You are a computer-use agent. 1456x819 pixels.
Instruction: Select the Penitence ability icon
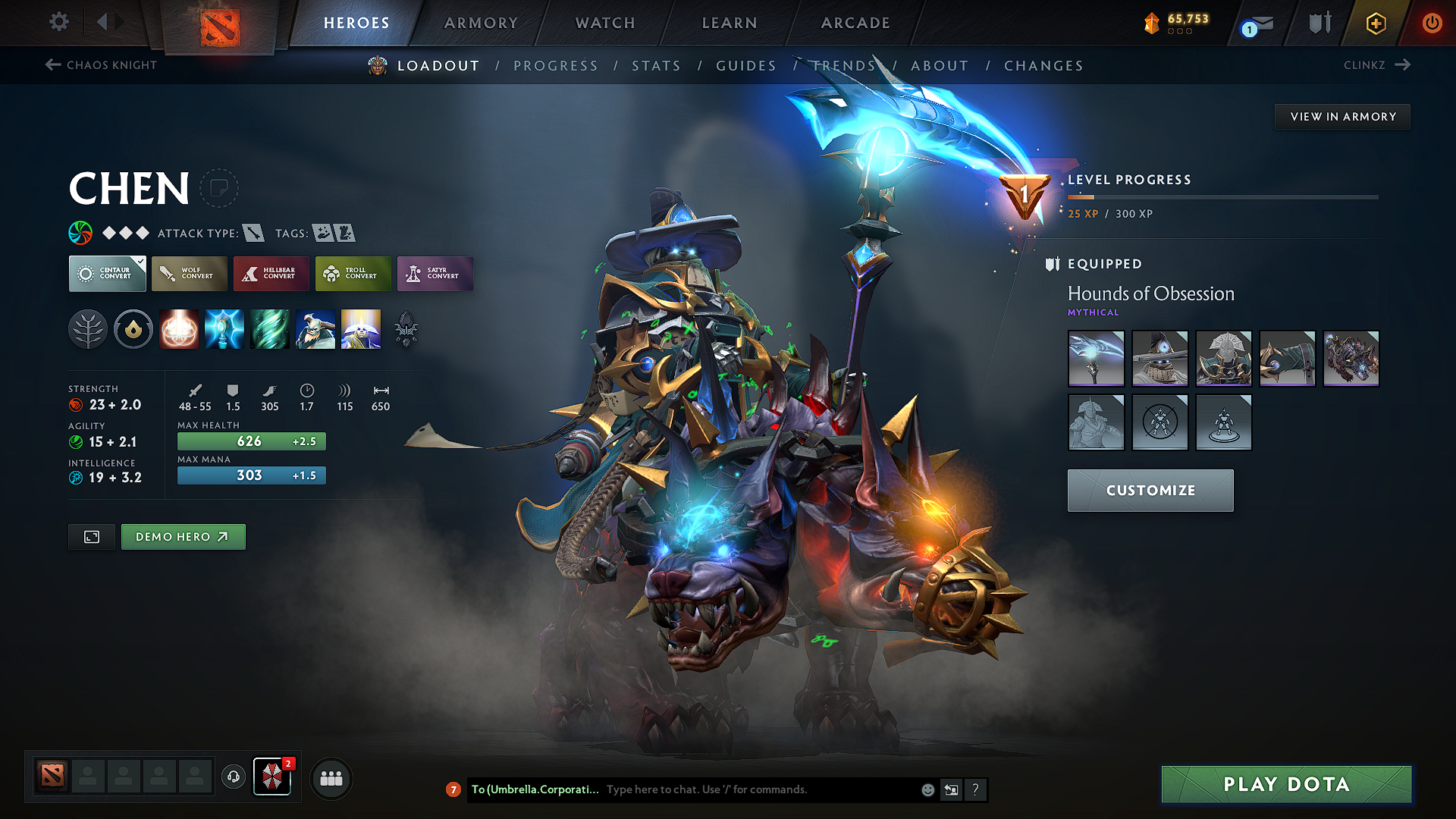tap(179, 329)
